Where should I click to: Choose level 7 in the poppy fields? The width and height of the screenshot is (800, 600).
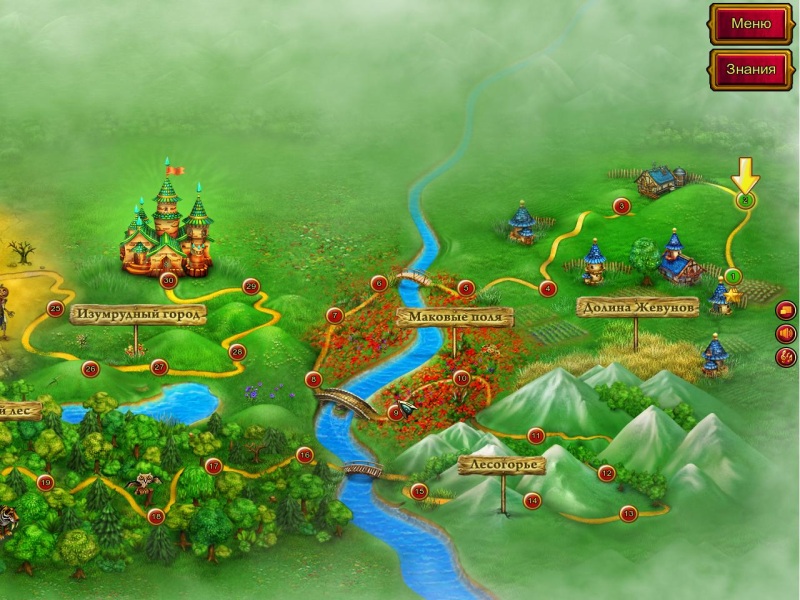[x=335, y=316]
